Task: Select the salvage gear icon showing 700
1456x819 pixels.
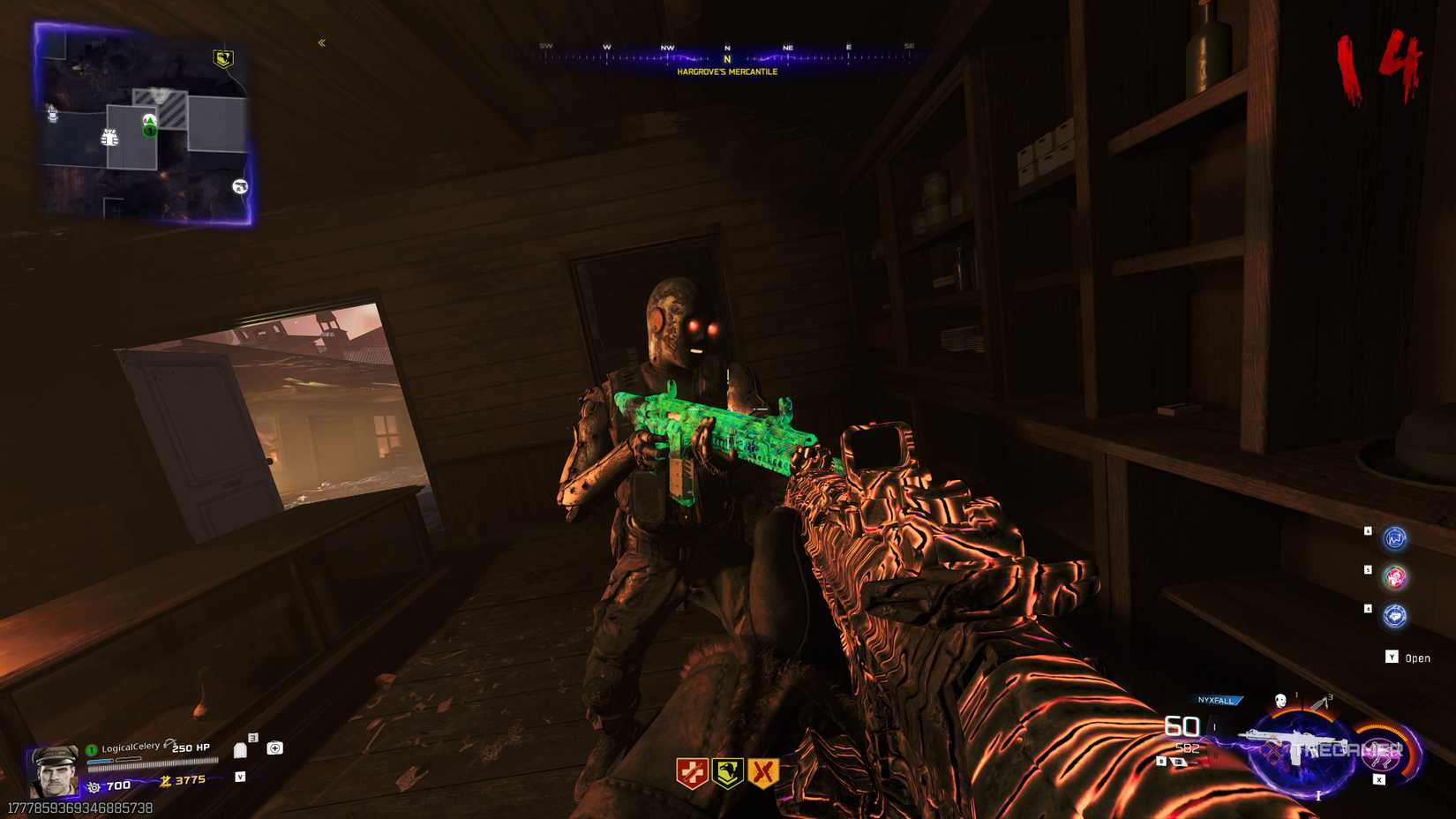Action: pyautogui.click(x=94, y=786)
